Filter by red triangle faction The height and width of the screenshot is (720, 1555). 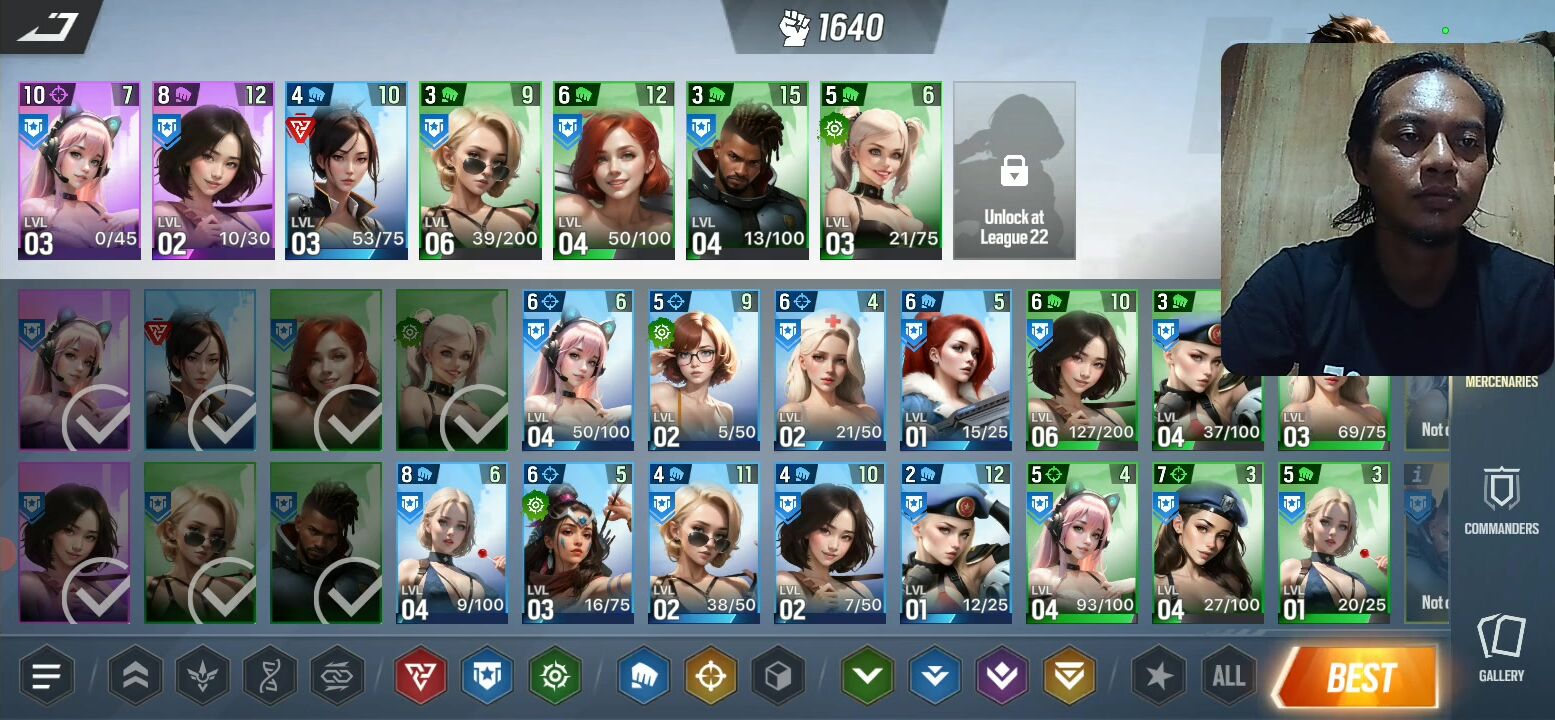point(420,677)
